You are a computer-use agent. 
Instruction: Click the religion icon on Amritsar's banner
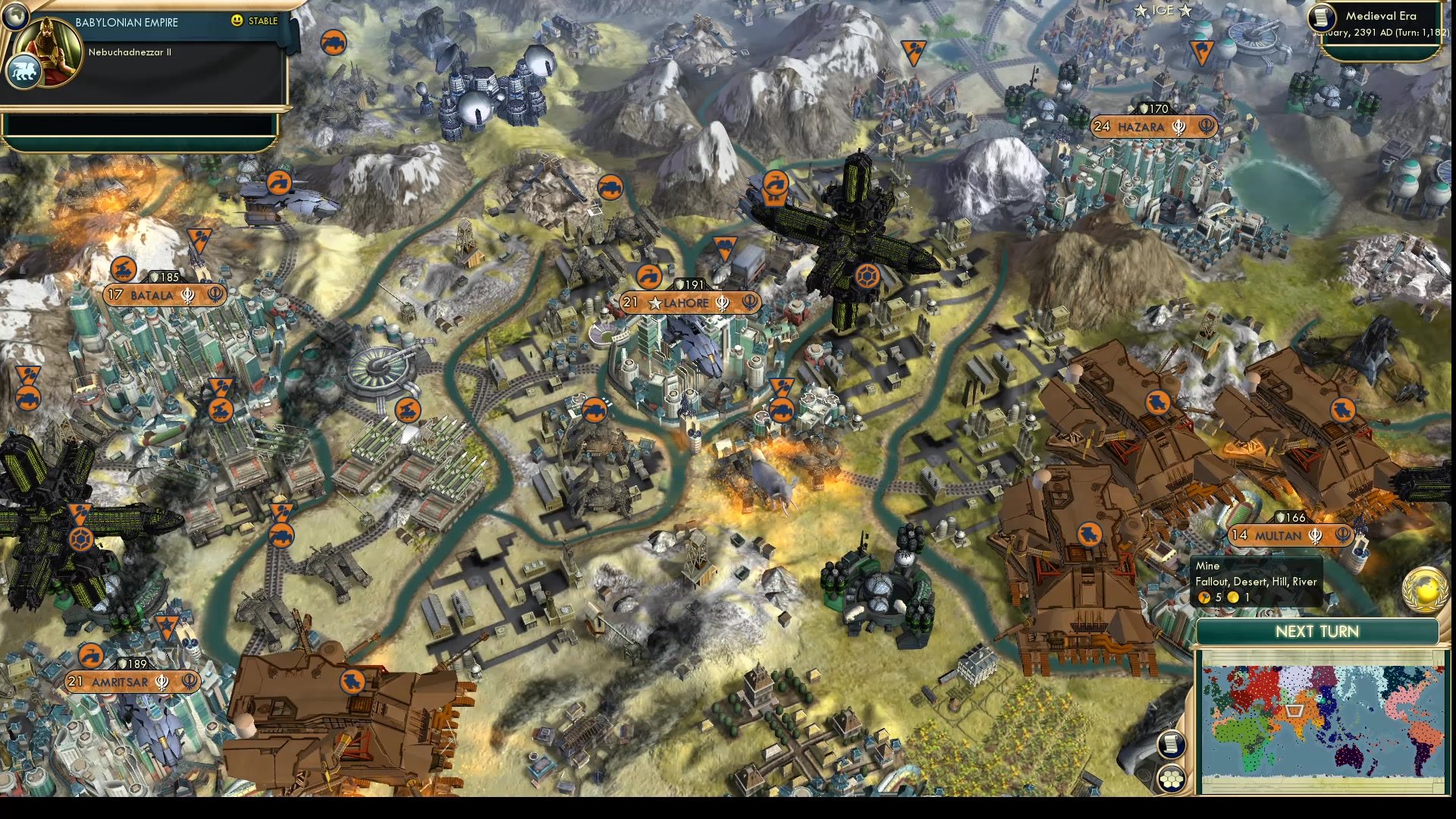161,682
